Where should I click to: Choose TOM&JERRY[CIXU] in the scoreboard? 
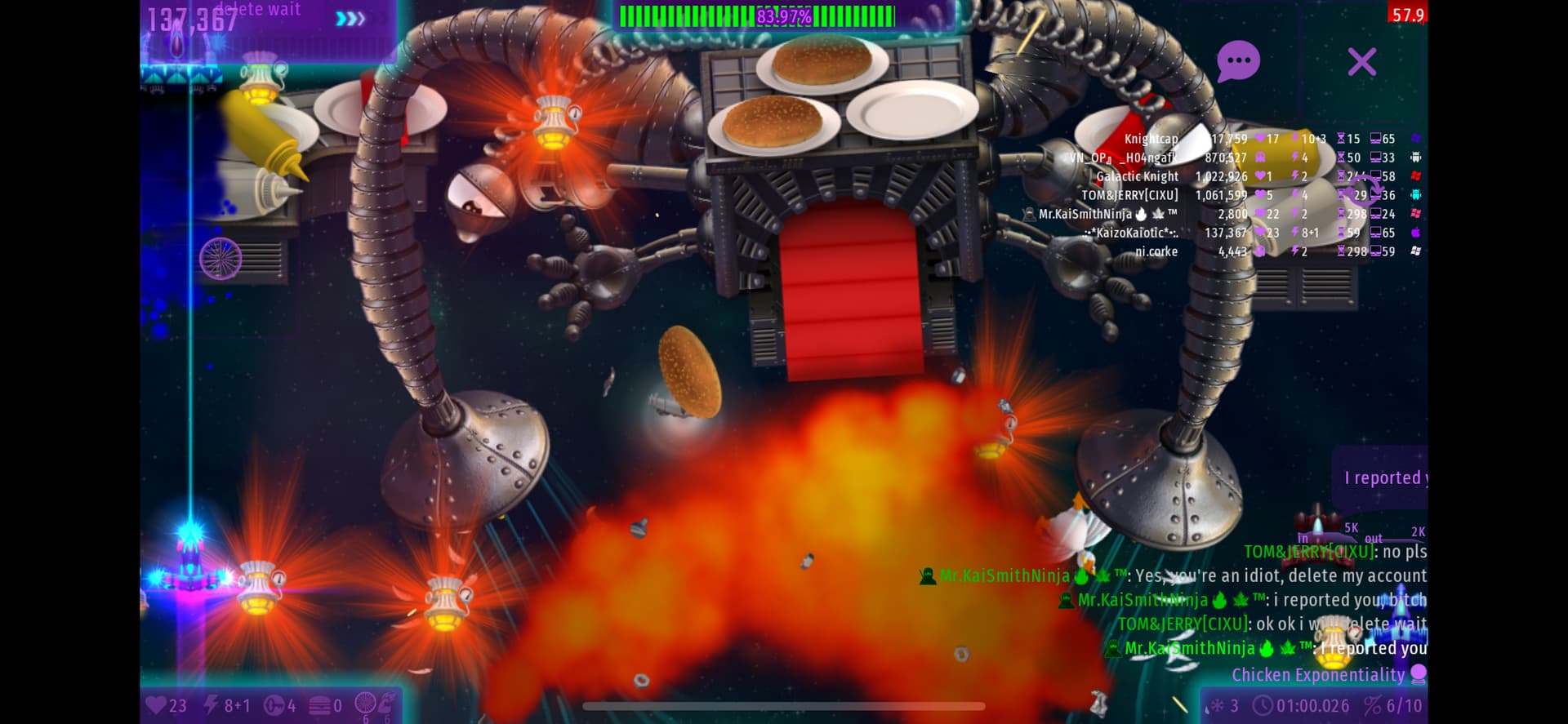(x=1129, y=195)
